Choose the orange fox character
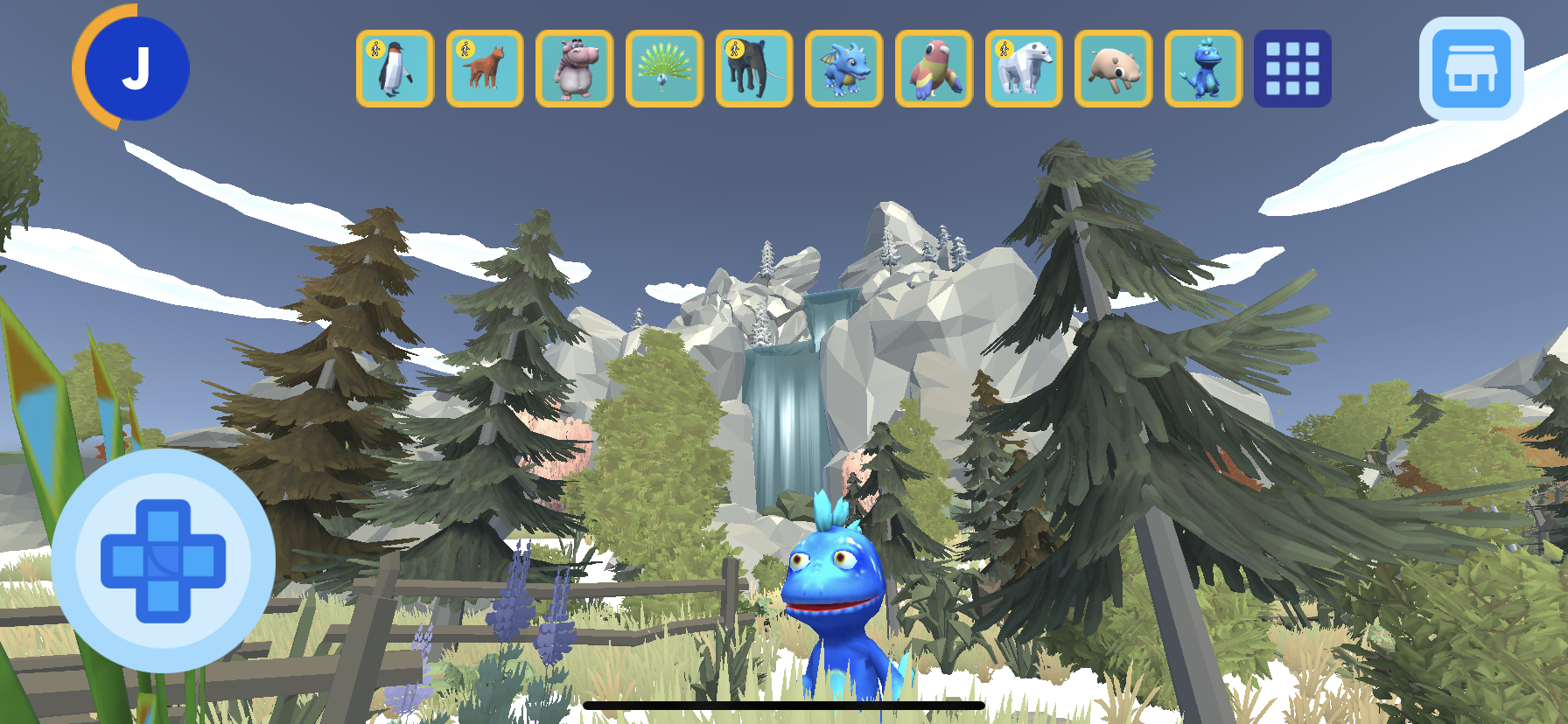Viewport: 1568px width, 724px height. coord(485,69)
